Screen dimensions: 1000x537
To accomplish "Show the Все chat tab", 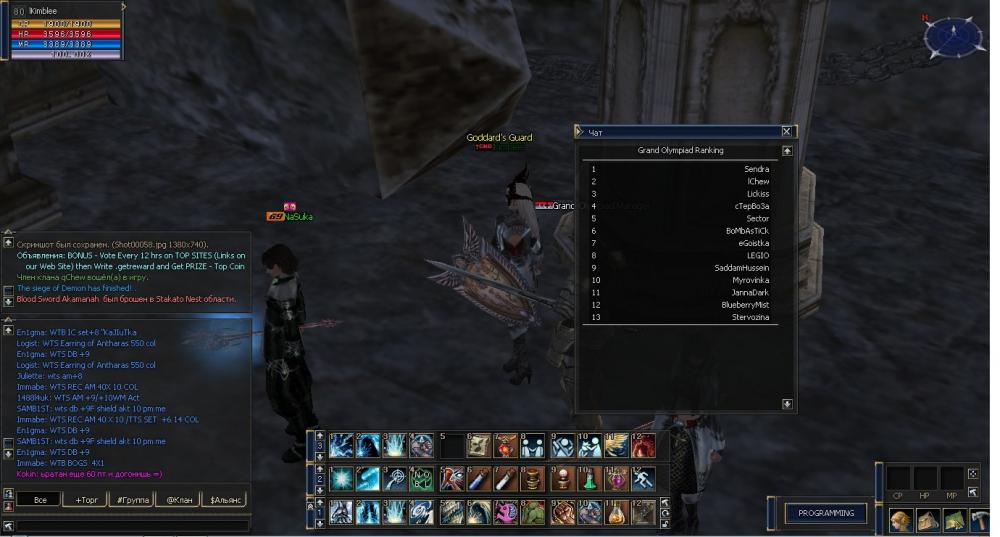I will pos(39,499).
